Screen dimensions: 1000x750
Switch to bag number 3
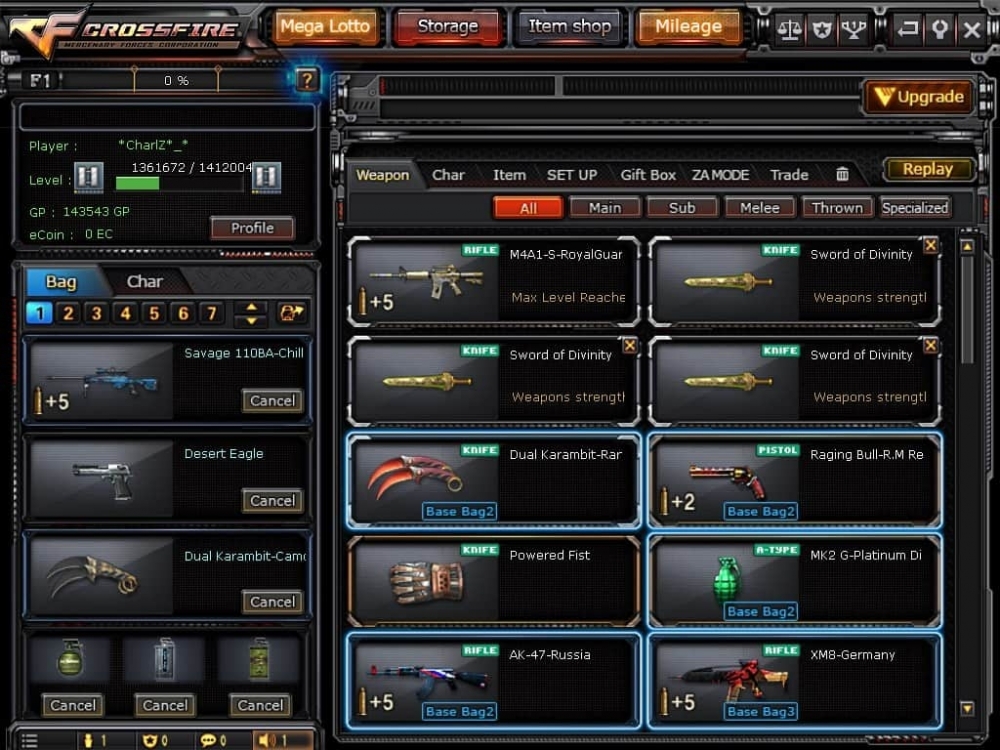(96, 313)
